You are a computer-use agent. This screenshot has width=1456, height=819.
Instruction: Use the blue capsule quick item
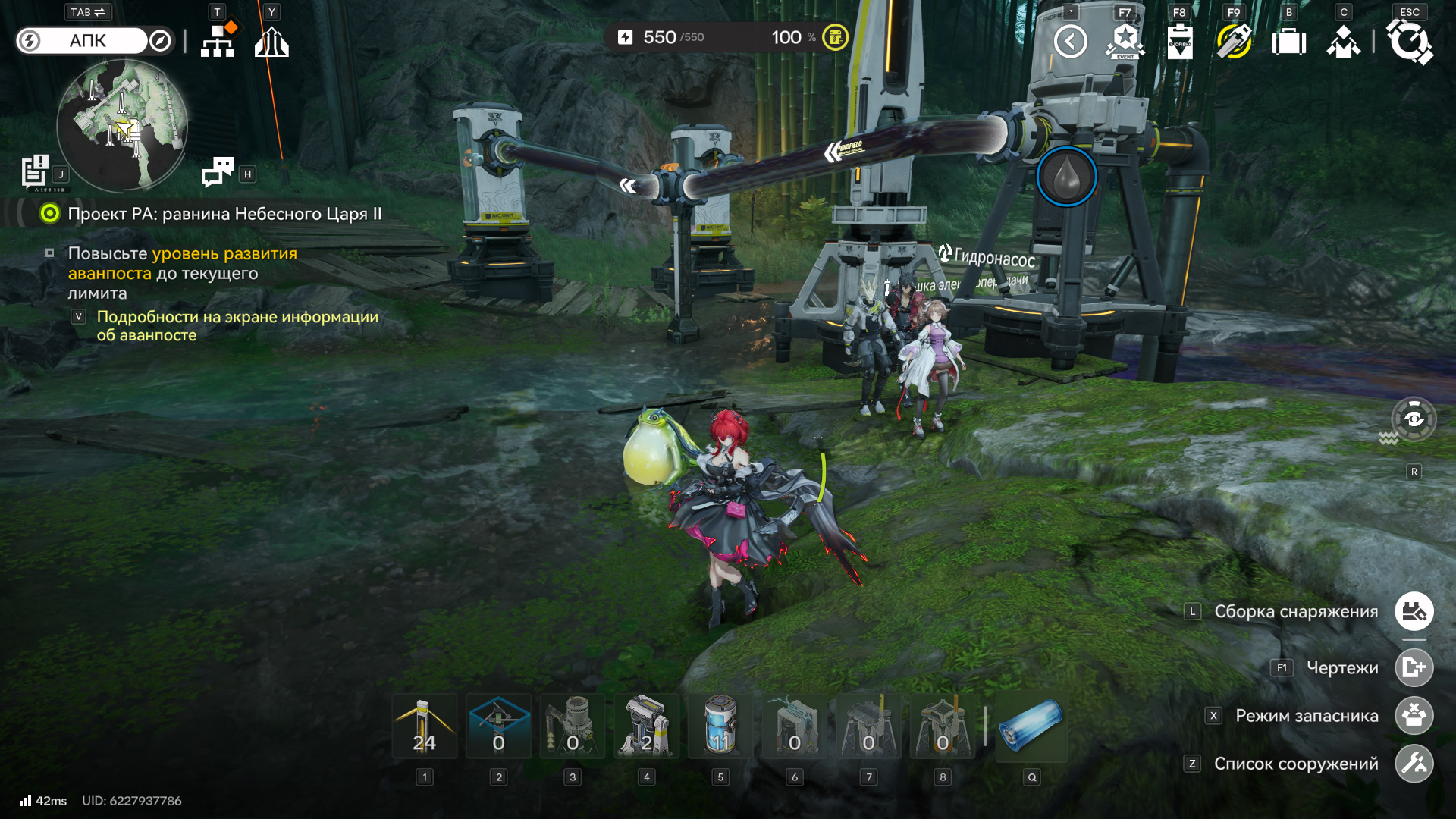click(x=1031, y=726)
